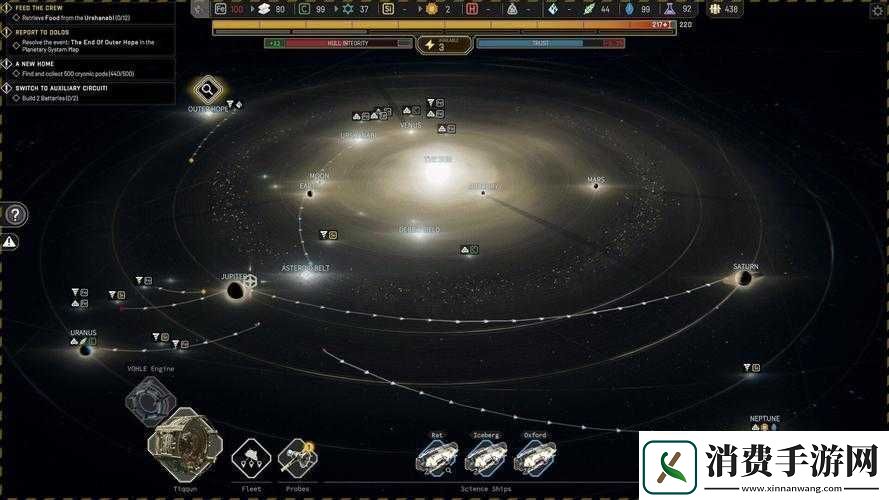
Task: Choose the Asteroid Belt location
Action: (305, 268)
